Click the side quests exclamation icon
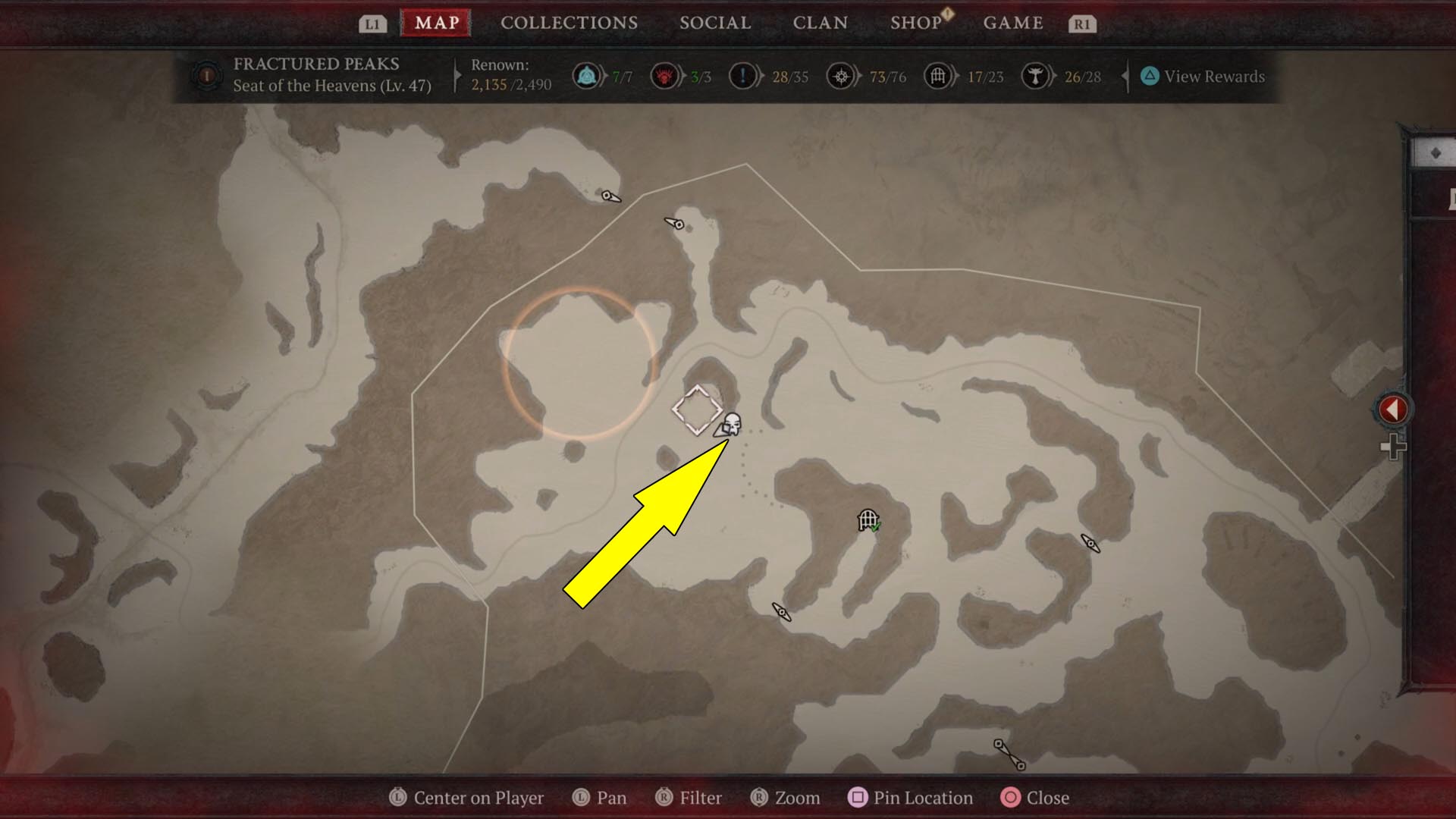1456x819 pixels. [742, 77]
